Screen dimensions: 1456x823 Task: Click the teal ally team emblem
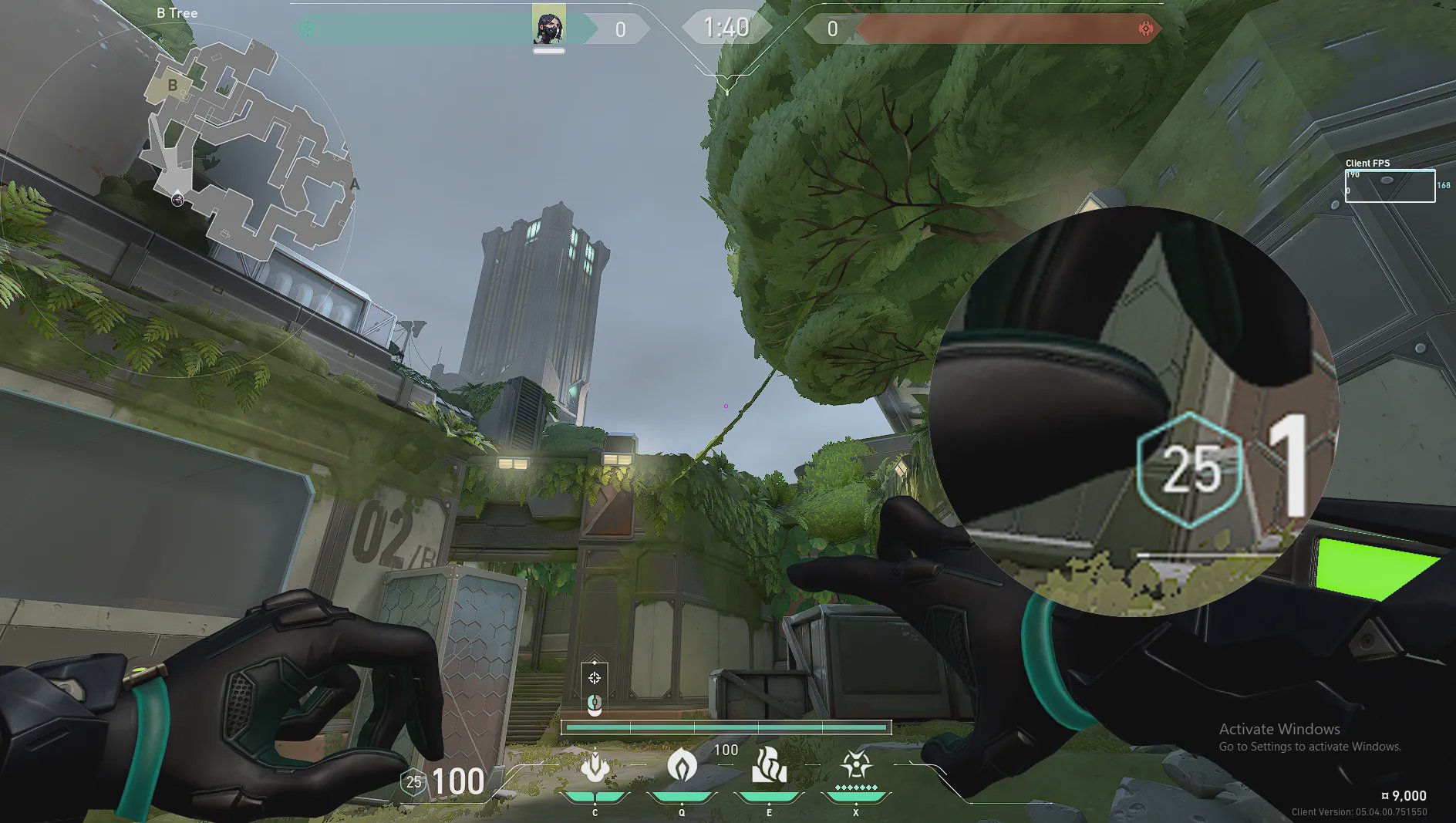coord(306,29)
